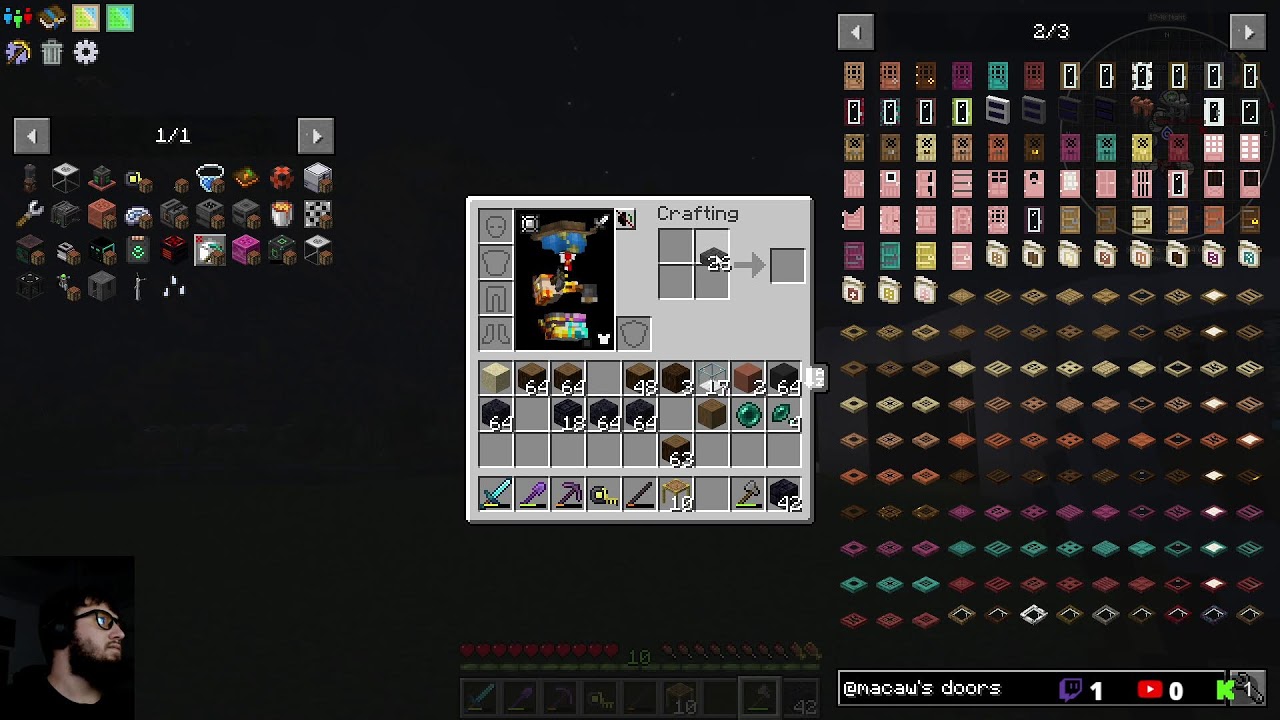Viewport: 1280px width, 720px height.
Task: Open settings with the gear icon
Action: (86, 52)
